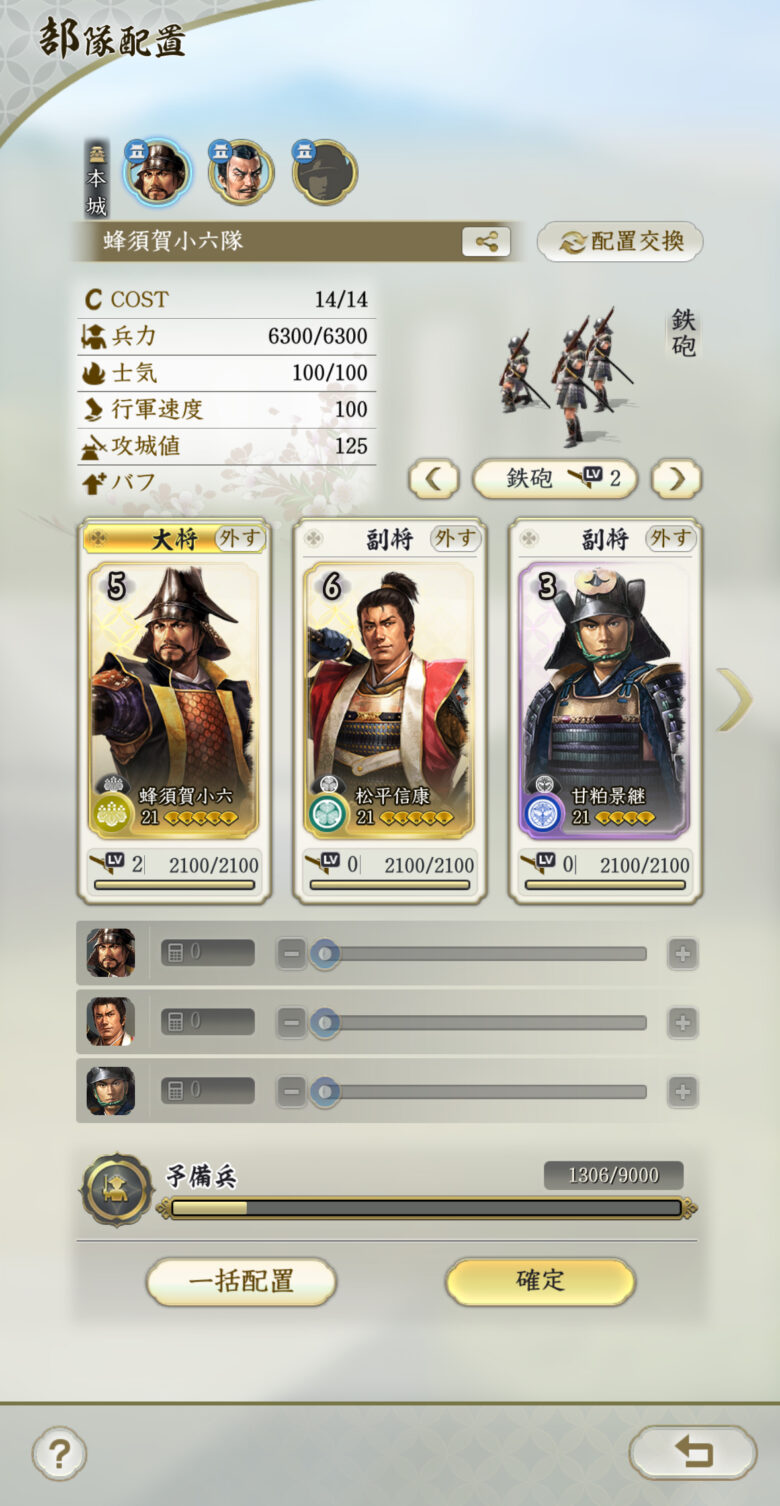Remove the 大将 with its 外す button
Screen dimensions: 780x1506
240,539
